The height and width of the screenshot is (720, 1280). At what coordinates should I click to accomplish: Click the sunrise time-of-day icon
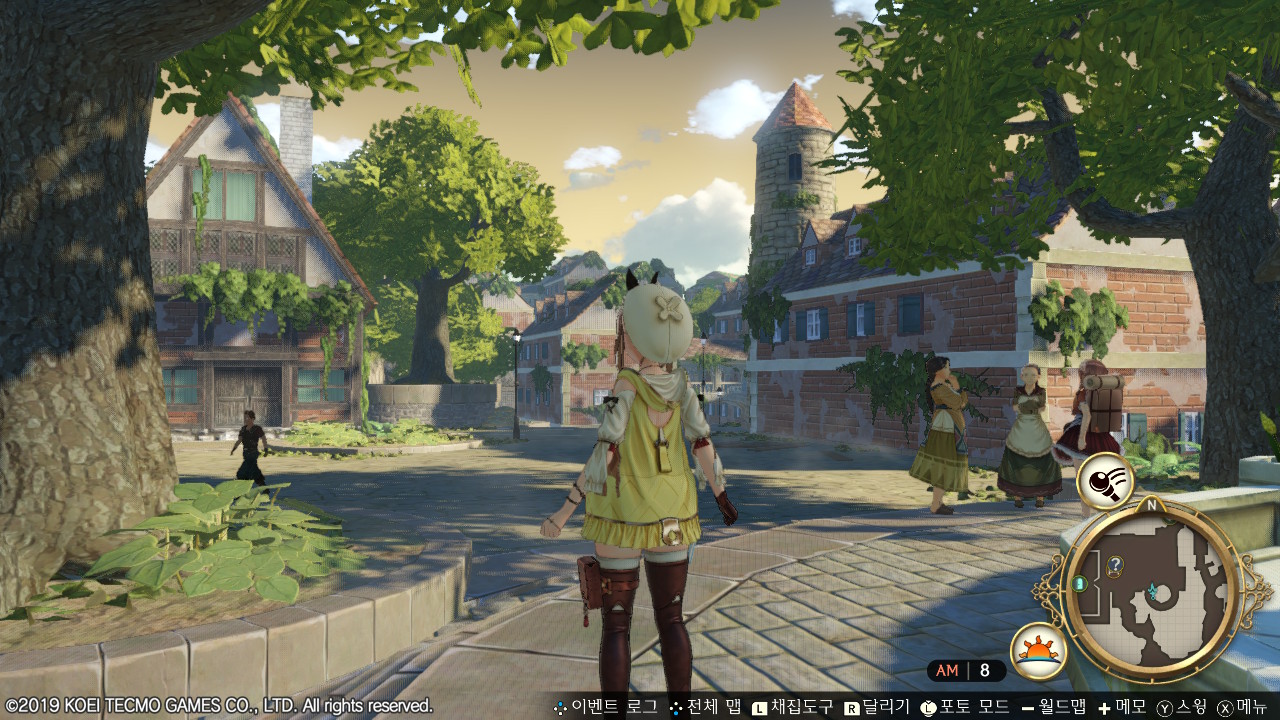coord(1038,650)
